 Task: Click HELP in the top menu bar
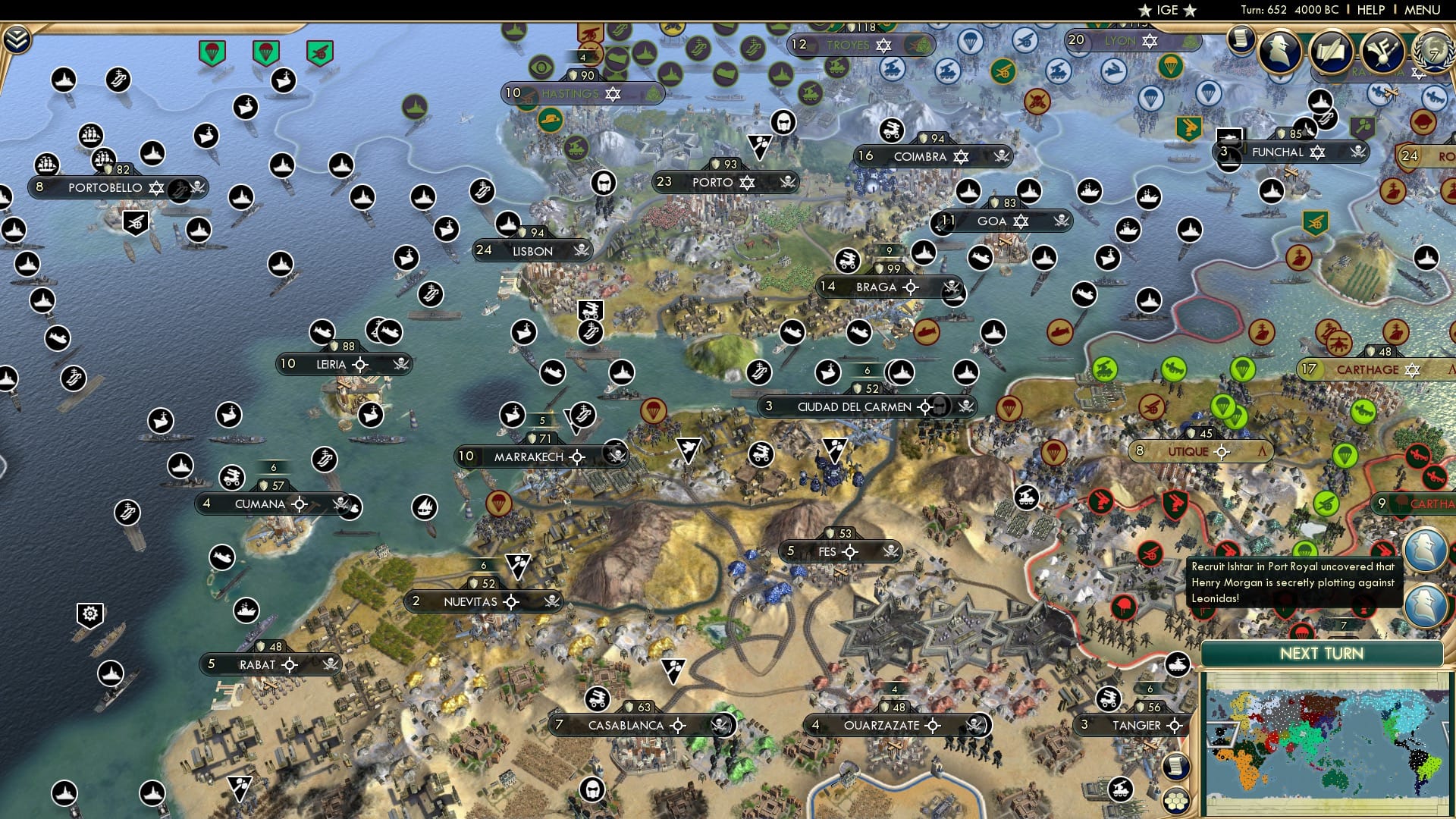[1370, 10]
